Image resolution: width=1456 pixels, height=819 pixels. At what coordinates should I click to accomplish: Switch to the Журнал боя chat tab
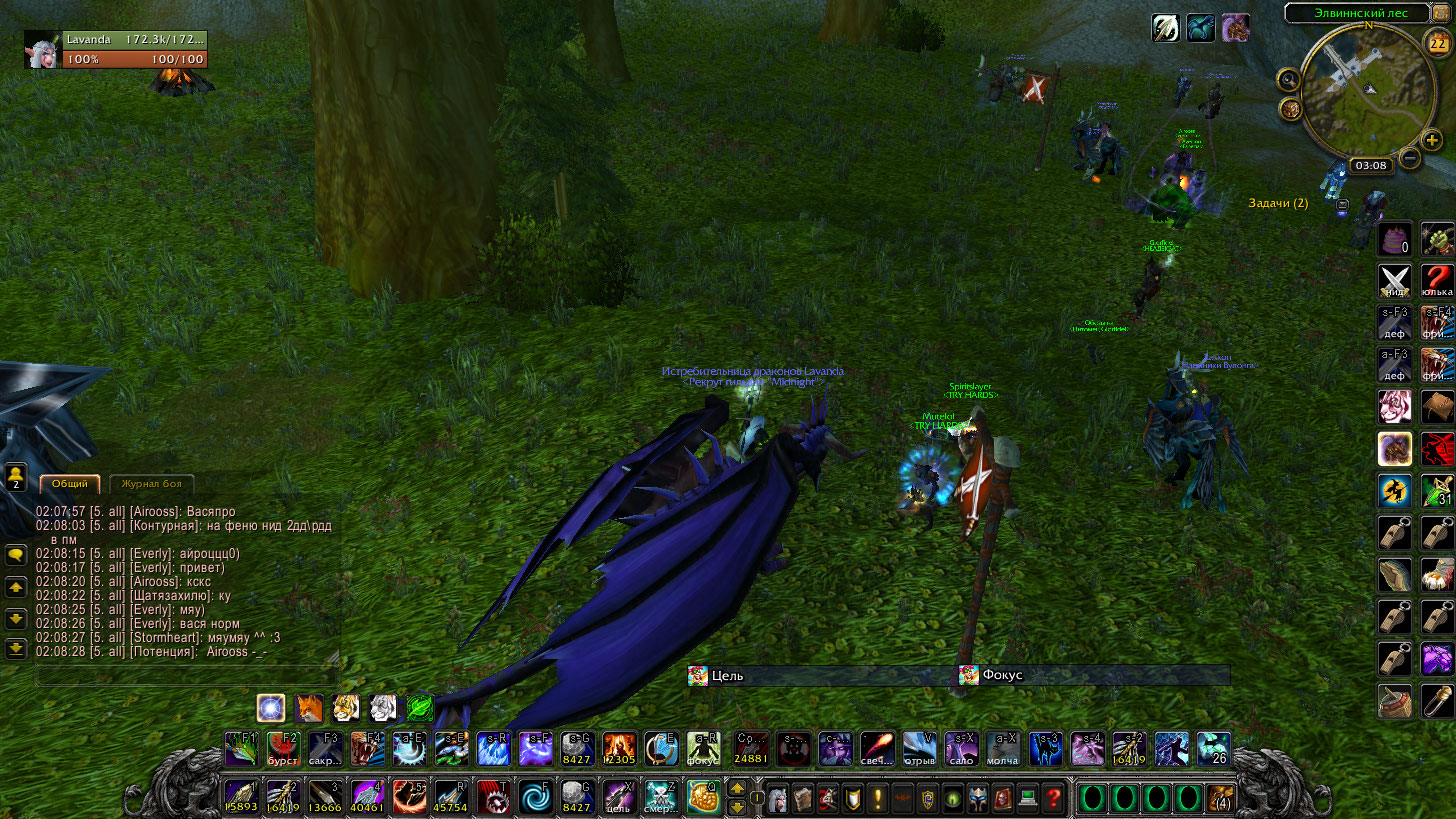click(151, 484)
